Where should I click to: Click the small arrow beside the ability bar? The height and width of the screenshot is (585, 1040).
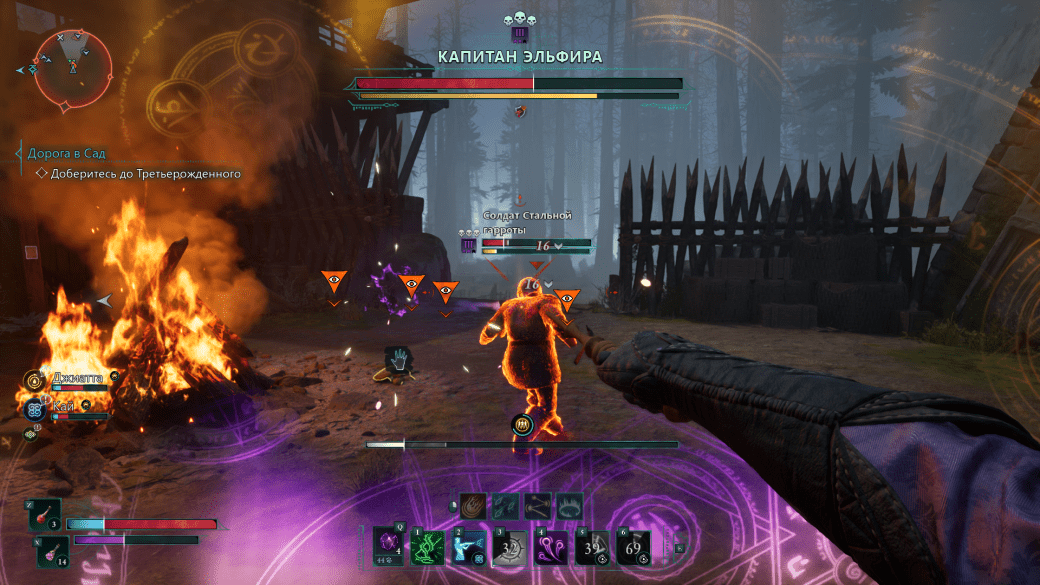point(679,547)
